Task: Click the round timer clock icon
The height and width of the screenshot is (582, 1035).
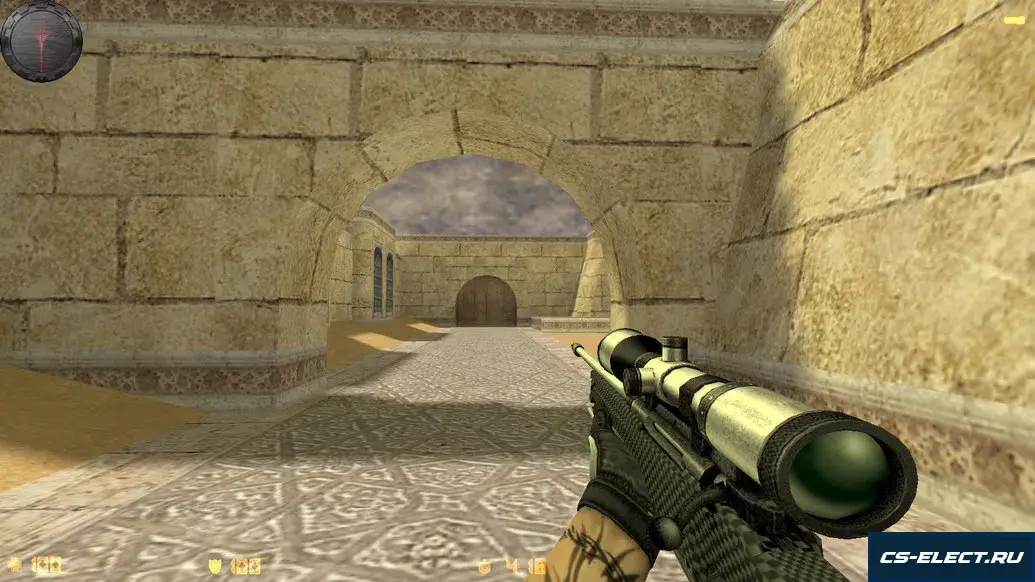Action: click(487, 566)
